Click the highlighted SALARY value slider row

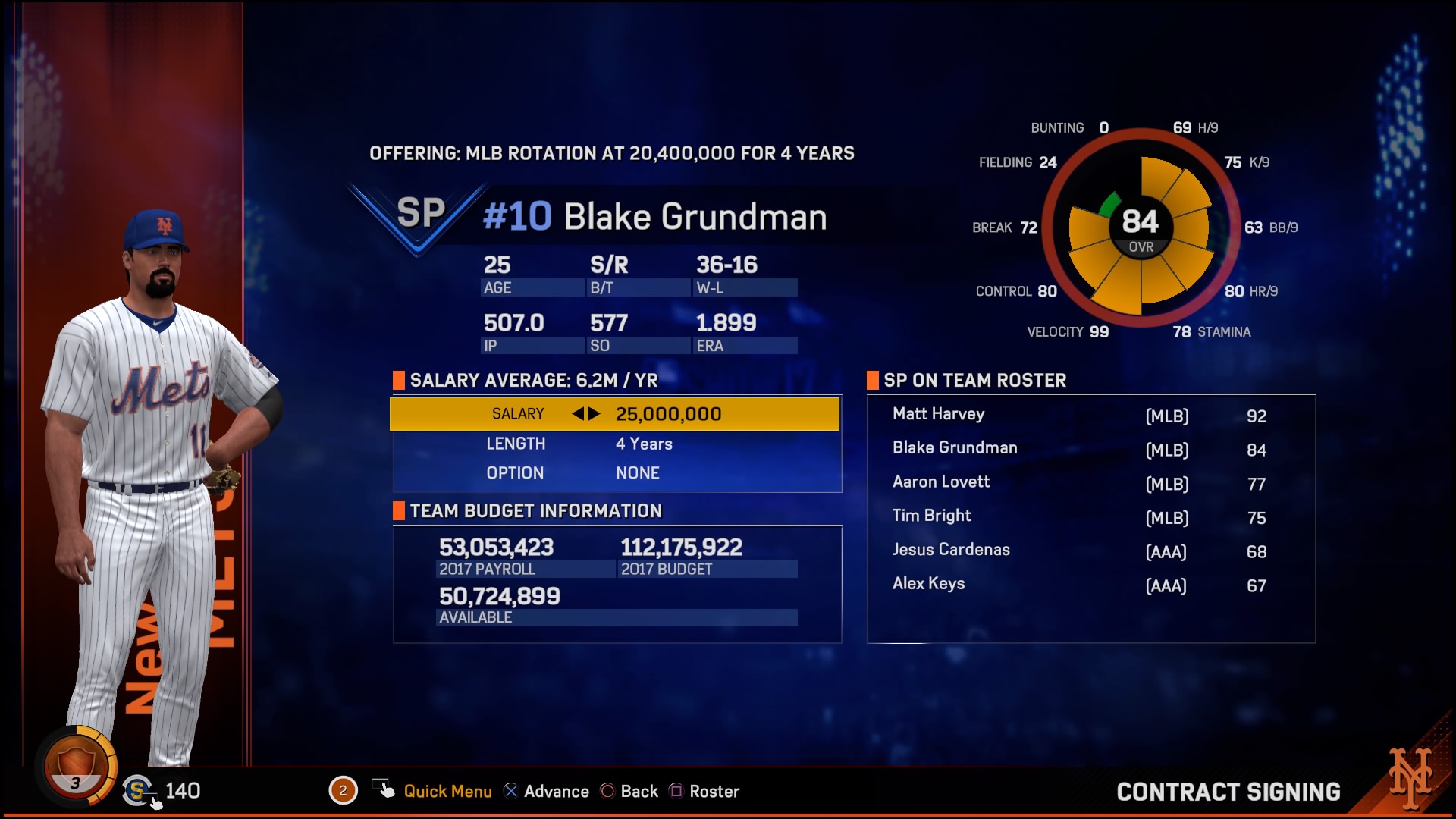coord(617,414)
